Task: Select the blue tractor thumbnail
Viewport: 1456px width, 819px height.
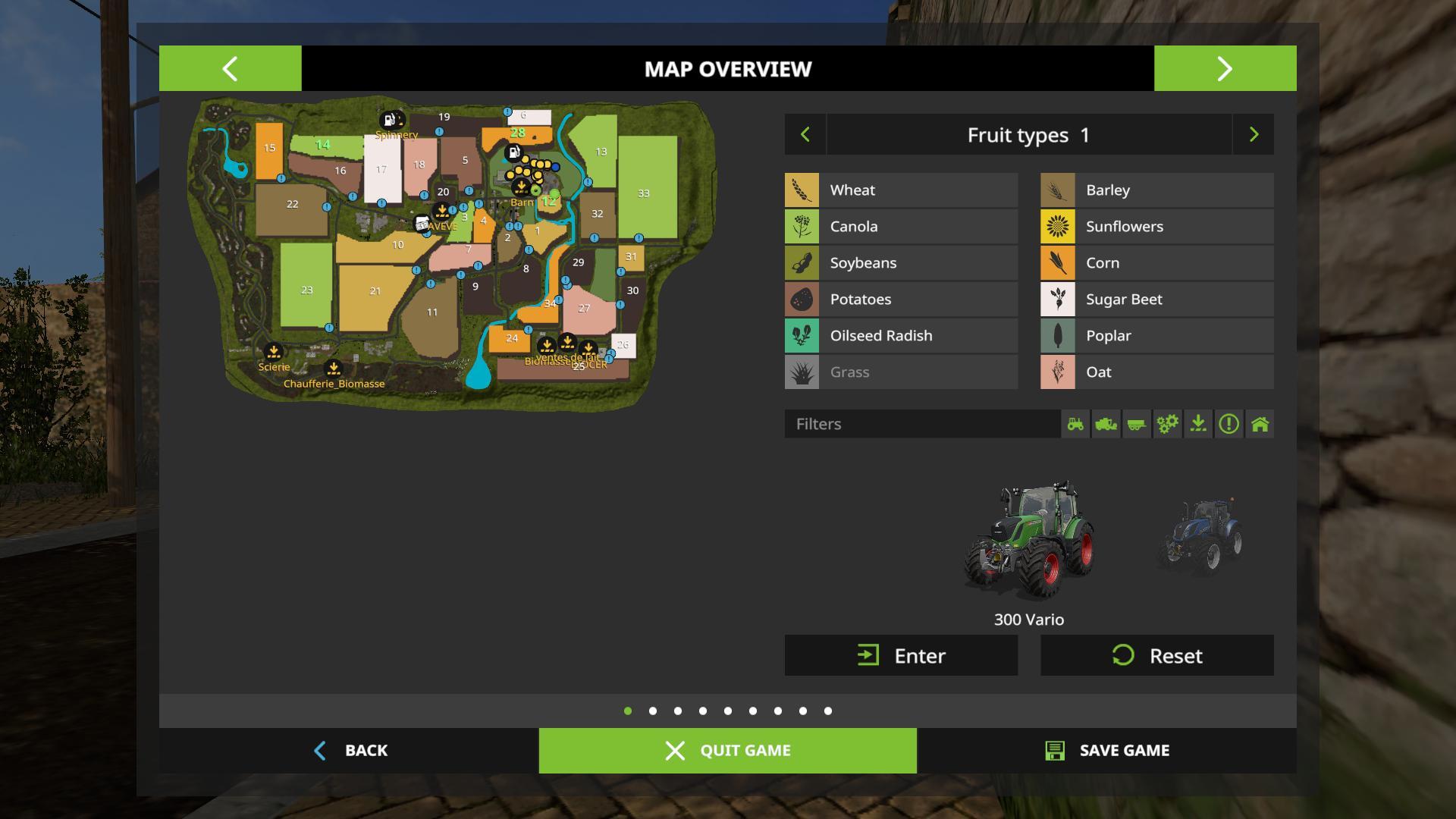Action: coord(1200,535)
